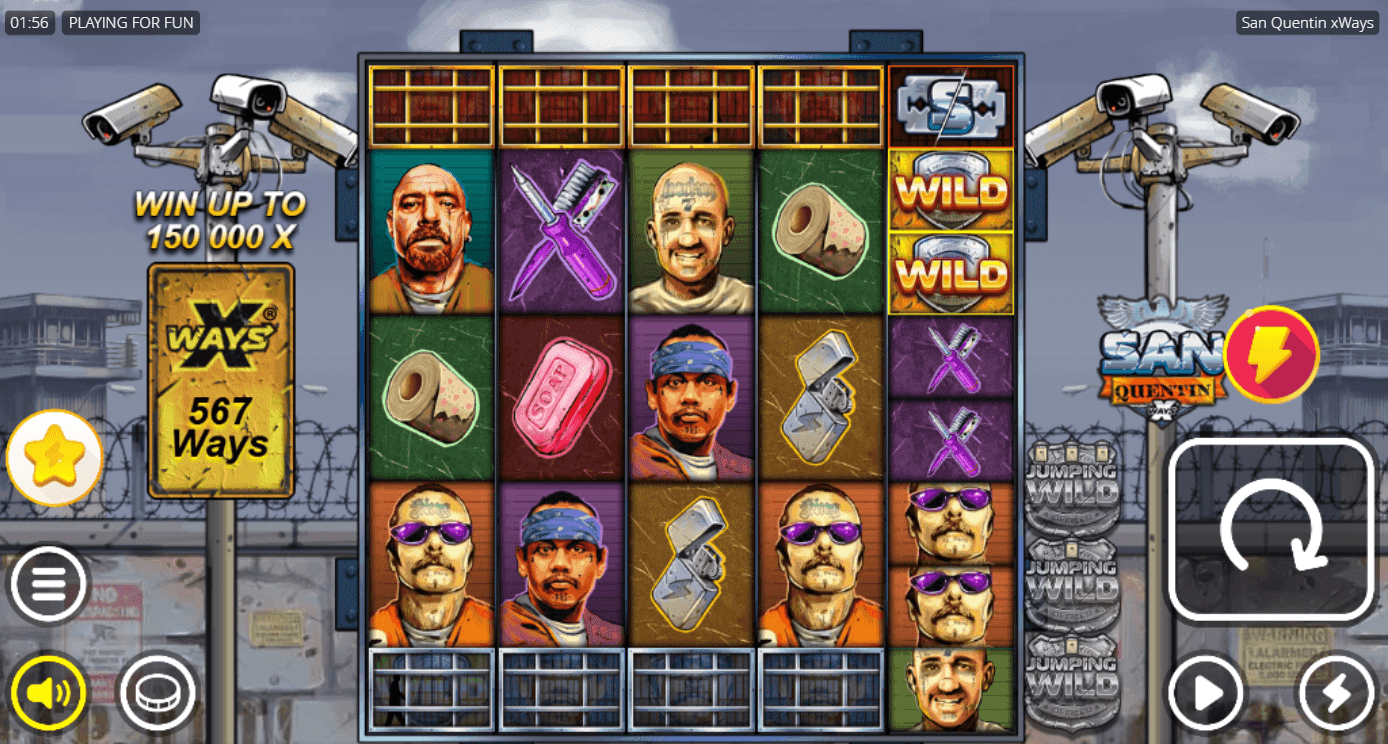Toggle the sound speaker button
This screenshot has height=744, width=1388.
pyautogui.click(x=48, y=692)
